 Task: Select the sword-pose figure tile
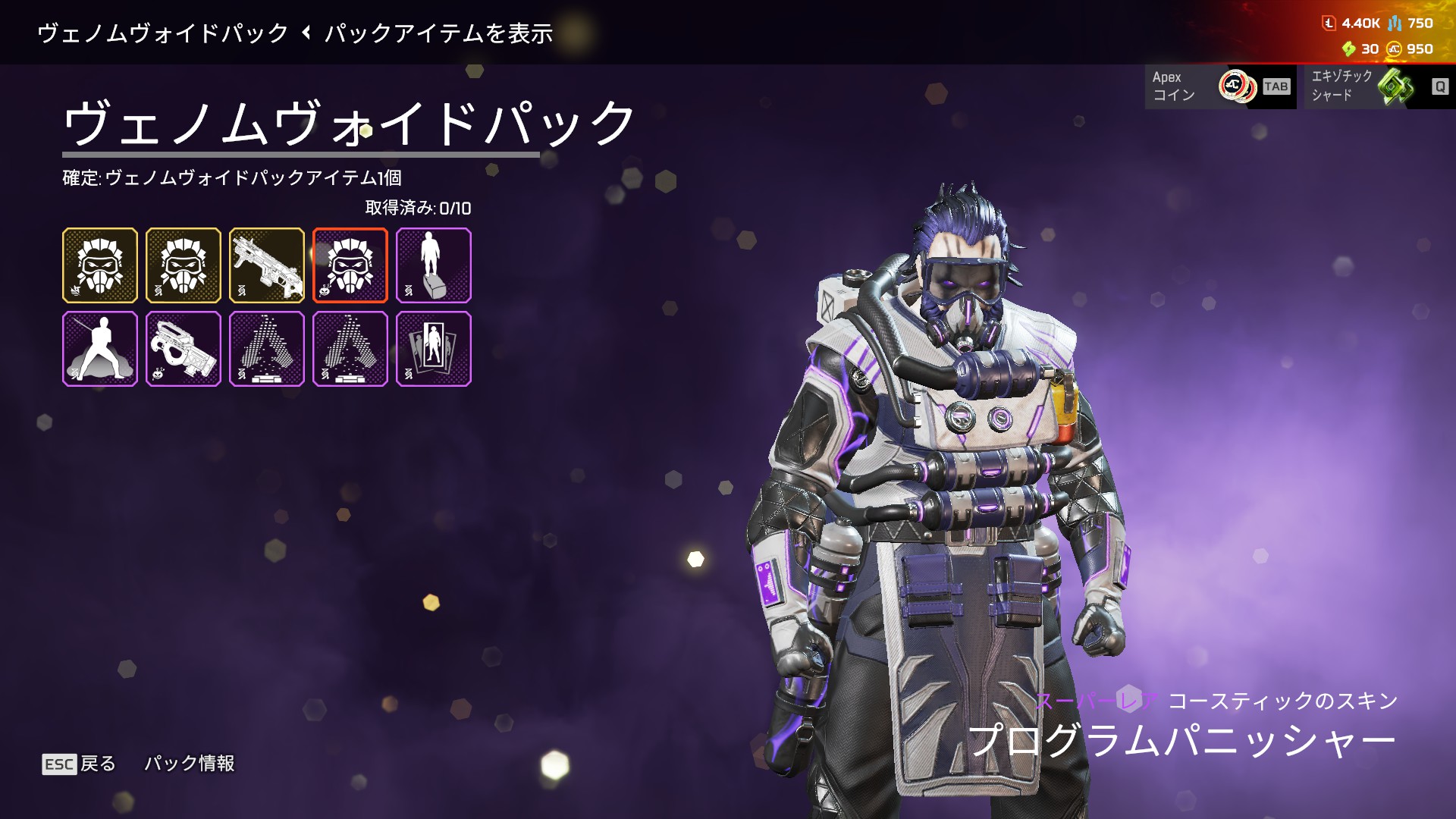point(100,349)
